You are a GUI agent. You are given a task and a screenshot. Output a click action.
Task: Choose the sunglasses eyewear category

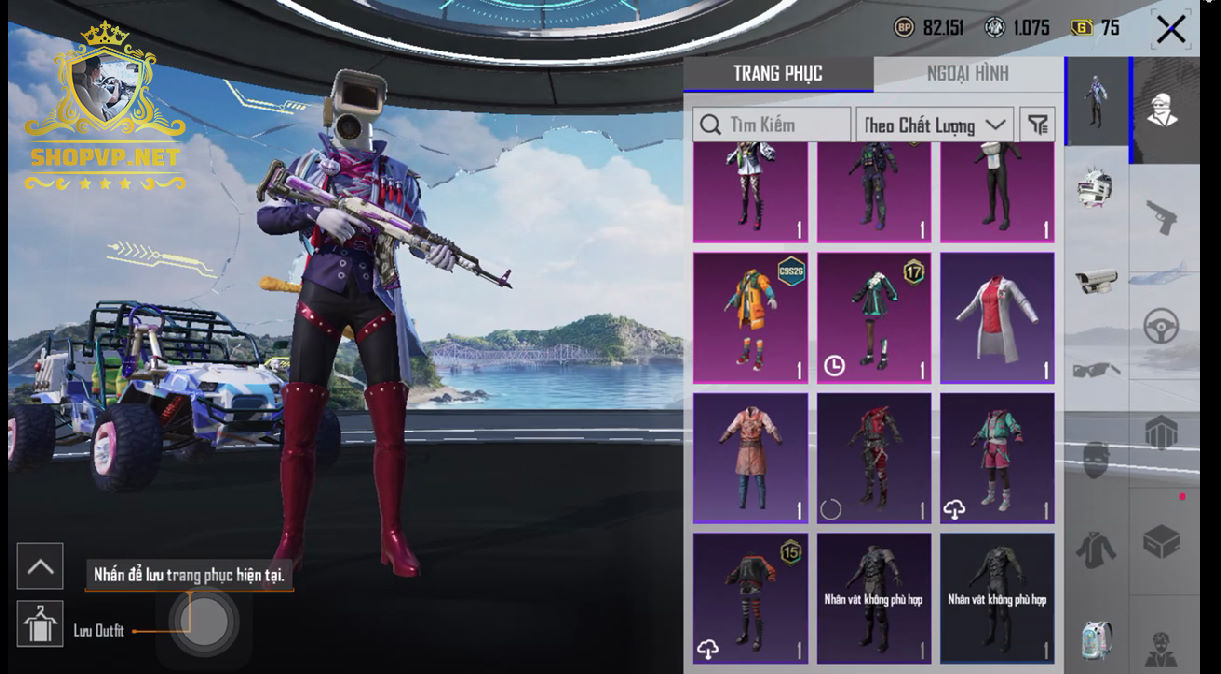1096,371
